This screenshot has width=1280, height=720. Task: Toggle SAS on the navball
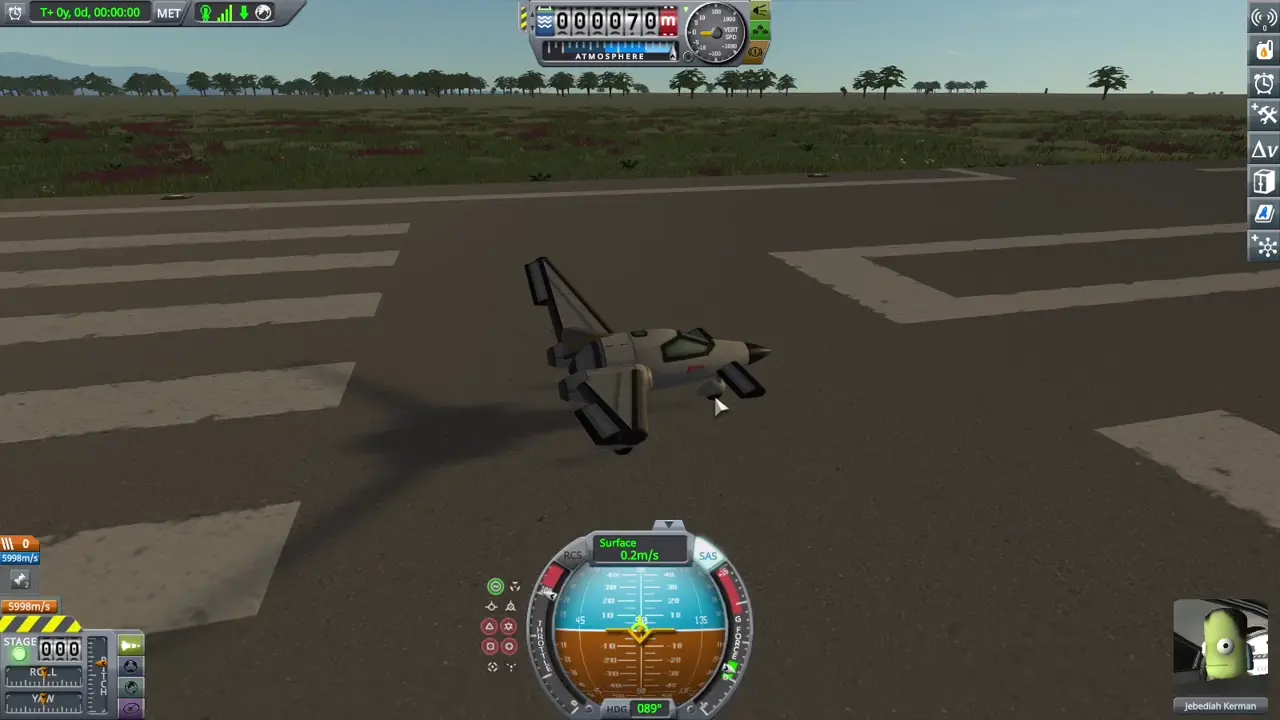708,556
